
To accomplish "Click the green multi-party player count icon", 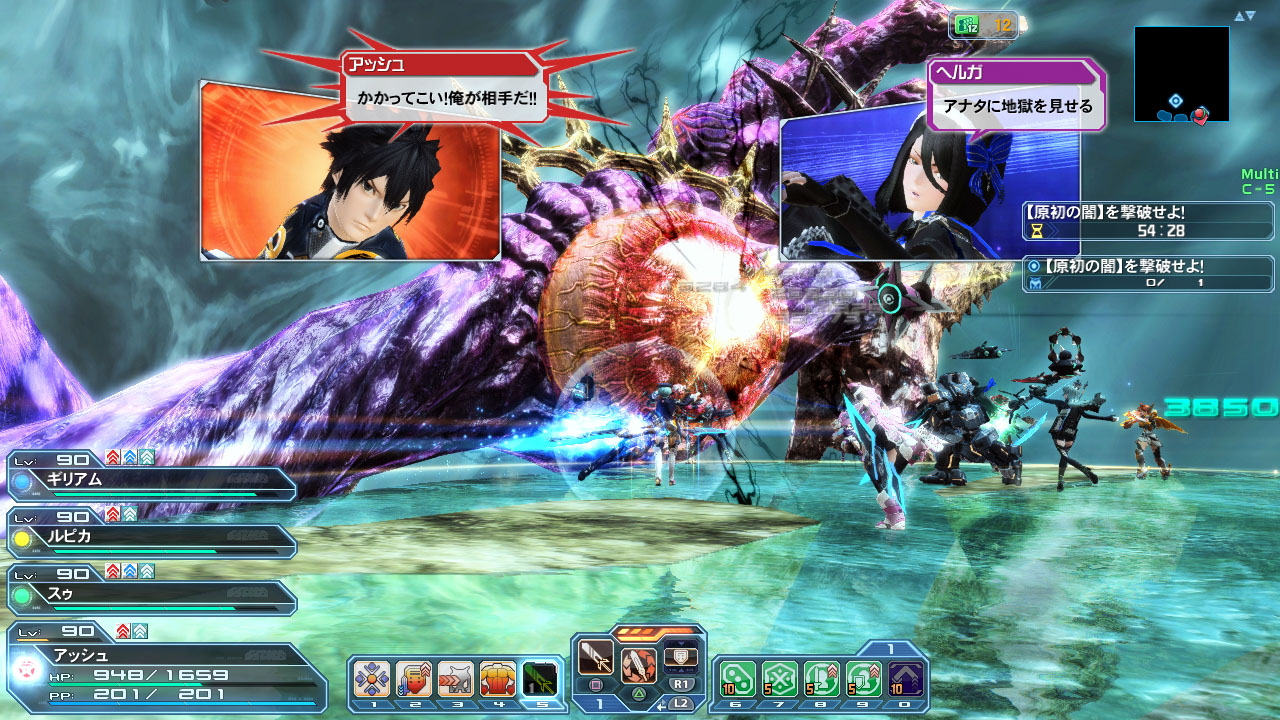I will [x=967, y=26].
